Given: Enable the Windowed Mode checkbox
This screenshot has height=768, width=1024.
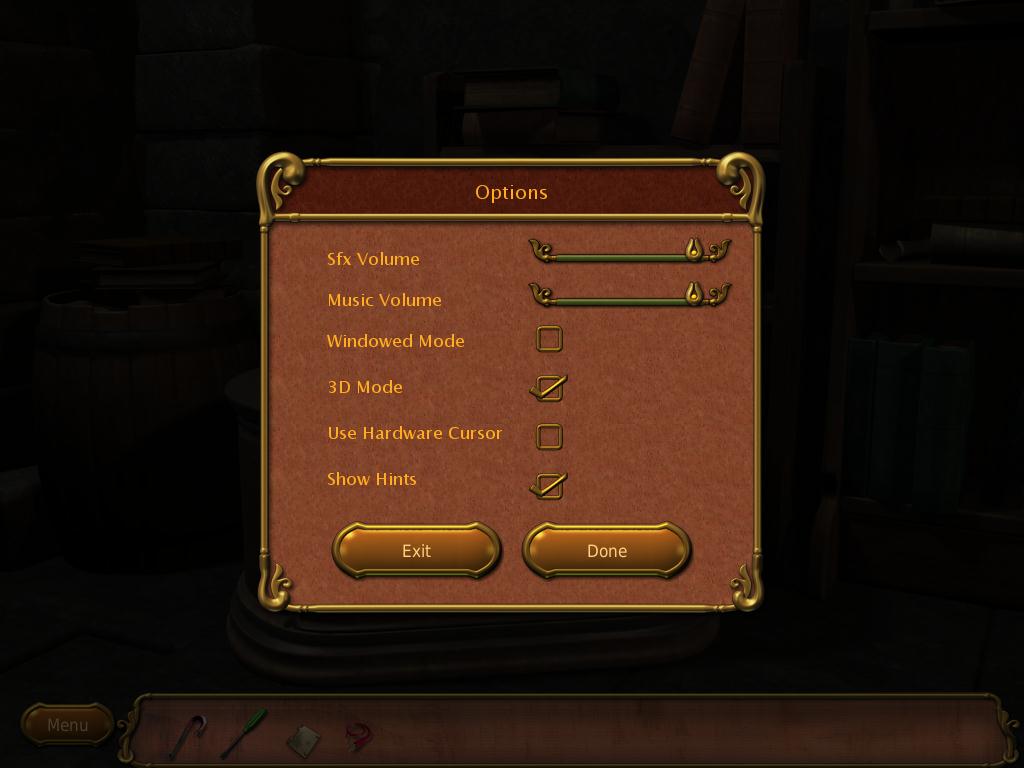Looking at the screenshot, I should point(549,340).
